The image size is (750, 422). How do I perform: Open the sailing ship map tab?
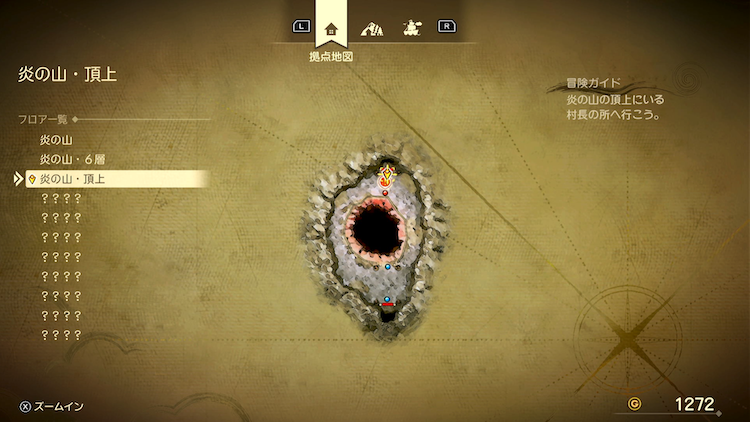pos(410,27)
